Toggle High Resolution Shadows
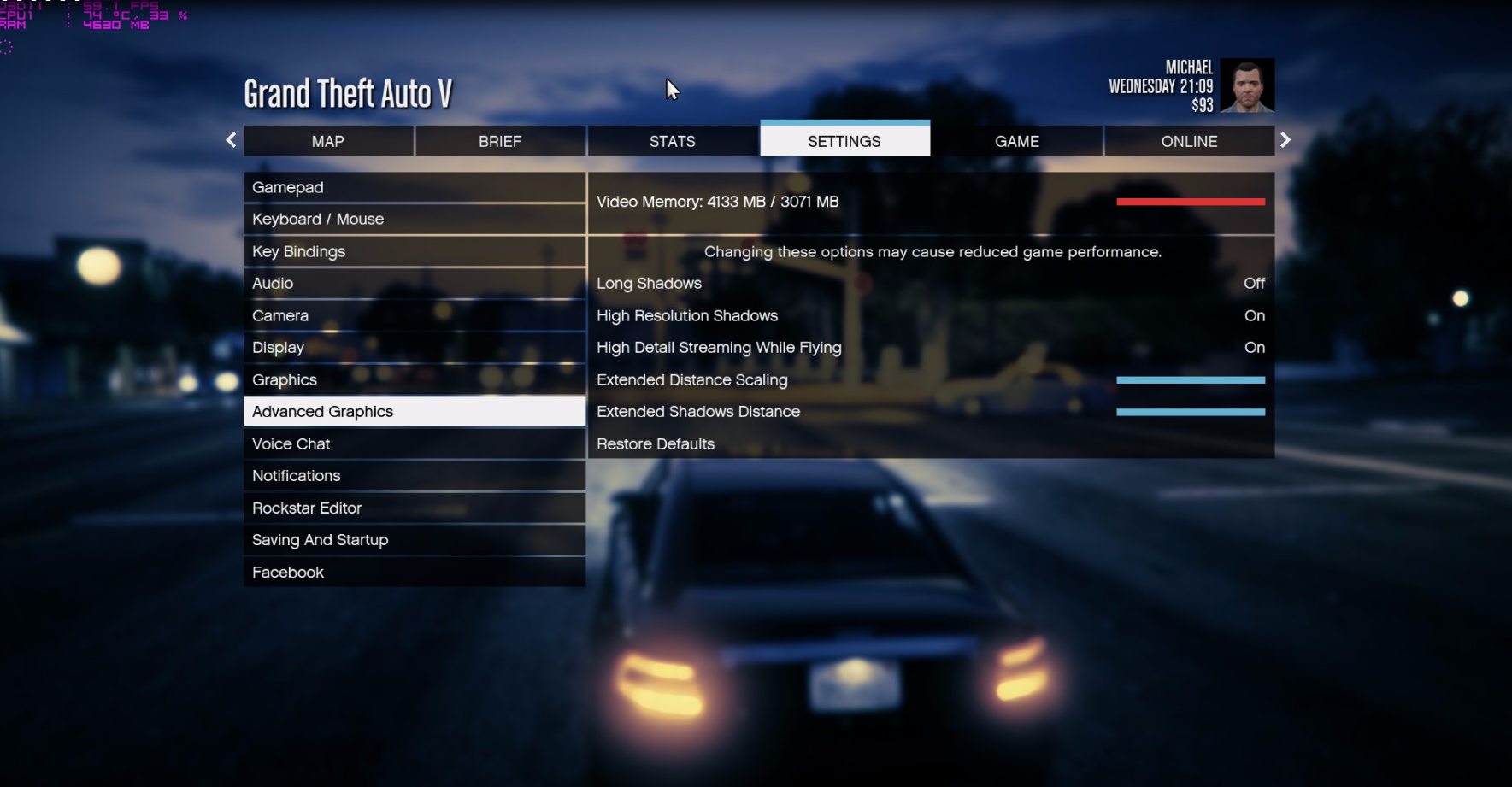 tap(930, 316)
